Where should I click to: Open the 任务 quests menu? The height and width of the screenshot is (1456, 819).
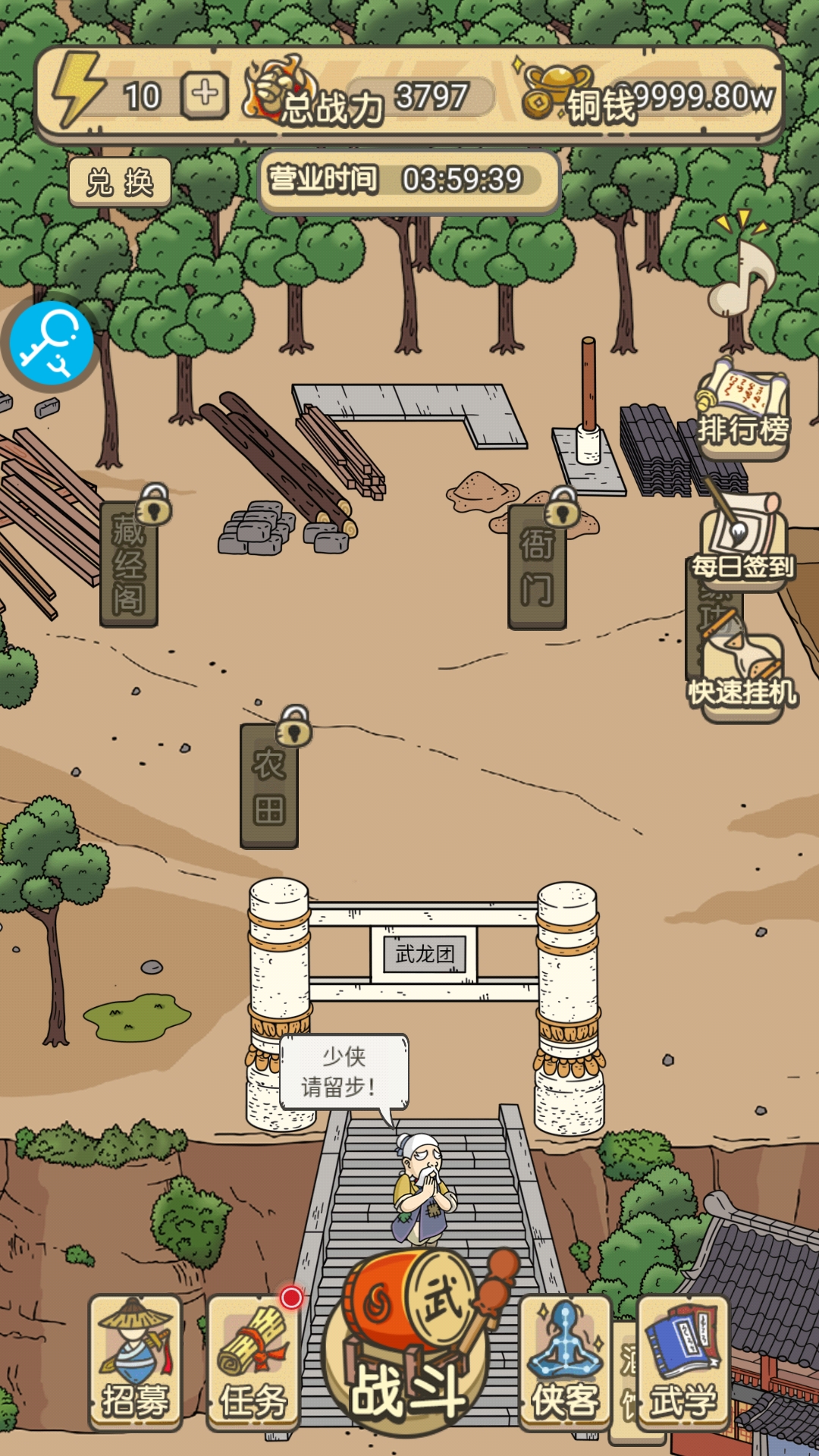click(253, 1362)
